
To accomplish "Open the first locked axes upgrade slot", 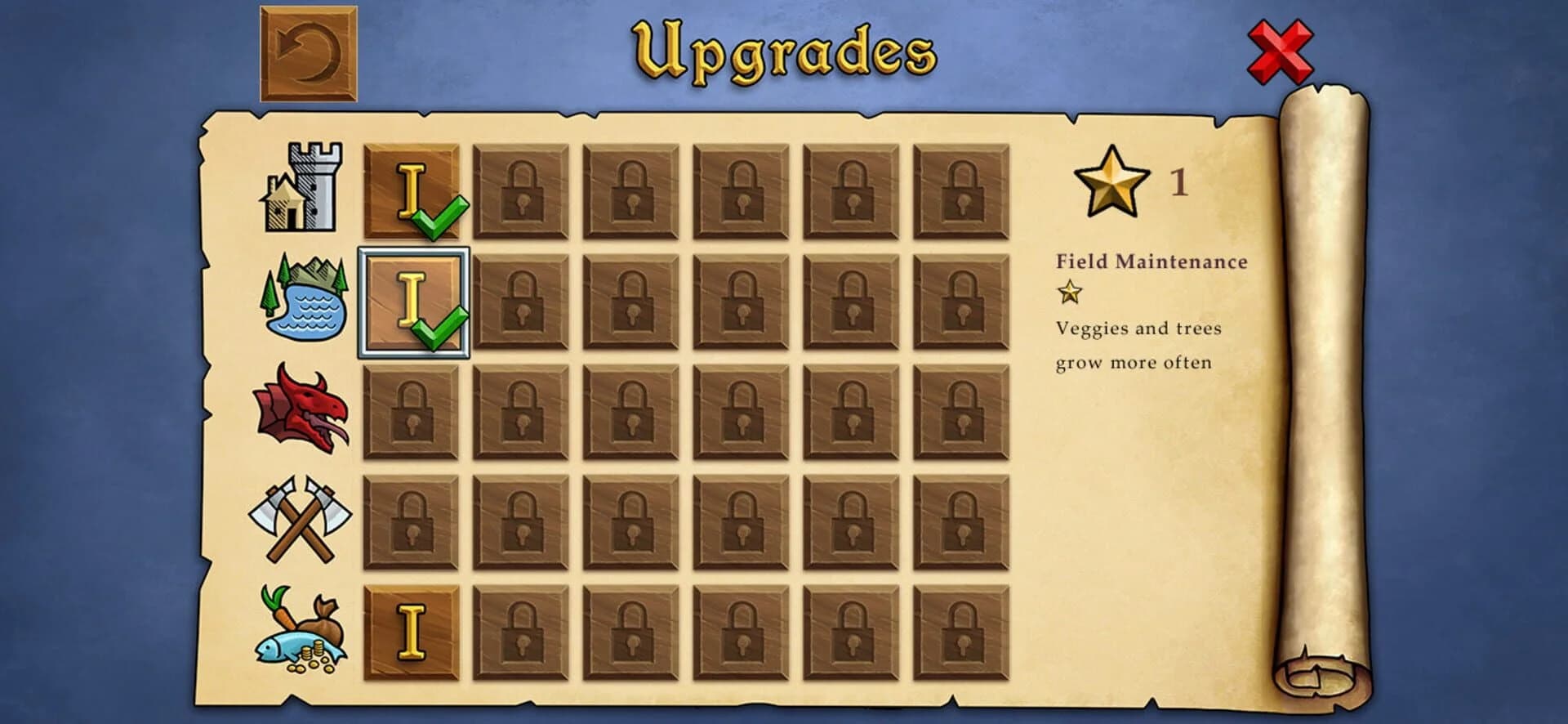I will point(412,523).
